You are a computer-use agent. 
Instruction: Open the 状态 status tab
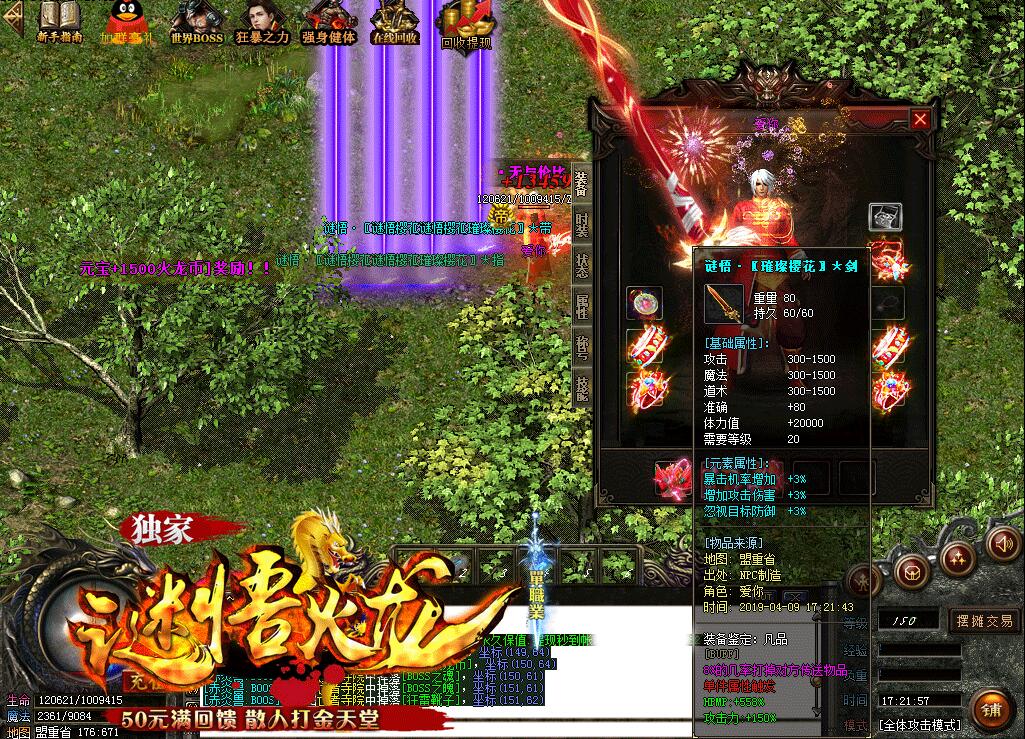tap(582, 265)
